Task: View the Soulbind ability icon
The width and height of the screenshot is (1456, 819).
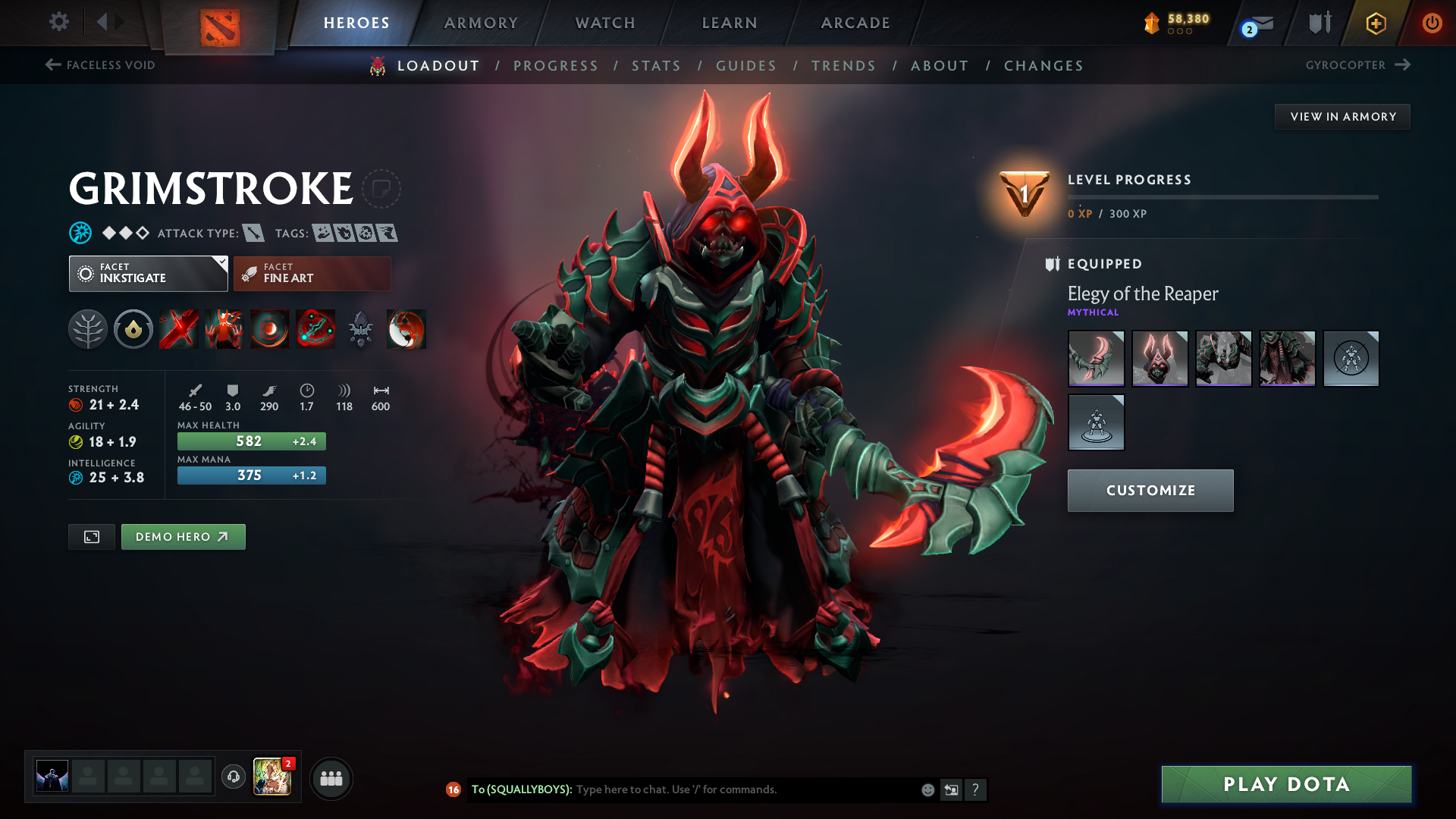Action: (315, 329)
